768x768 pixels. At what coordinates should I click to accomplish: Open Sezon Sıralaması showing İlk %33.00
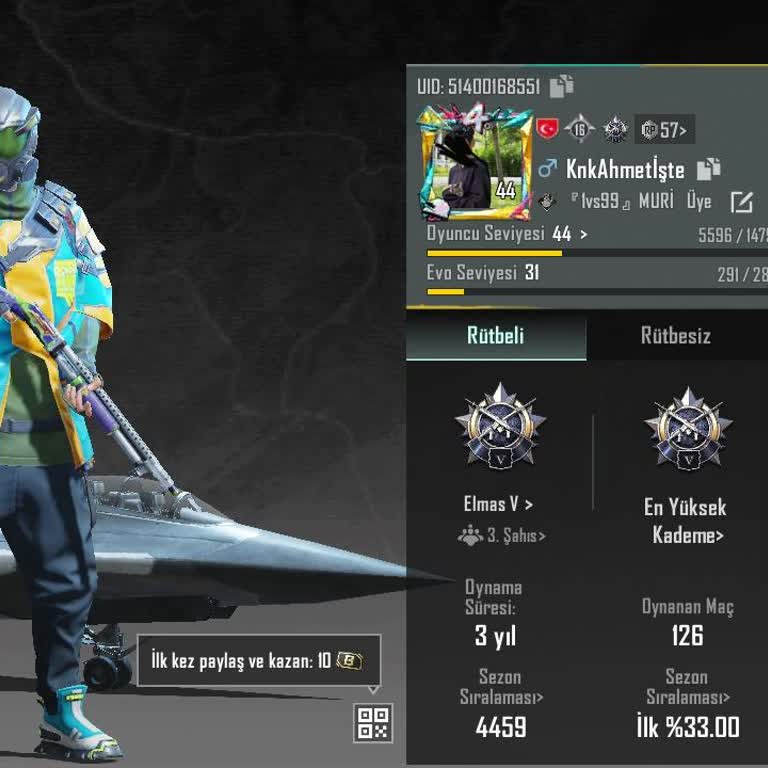[x=687, y=687]
